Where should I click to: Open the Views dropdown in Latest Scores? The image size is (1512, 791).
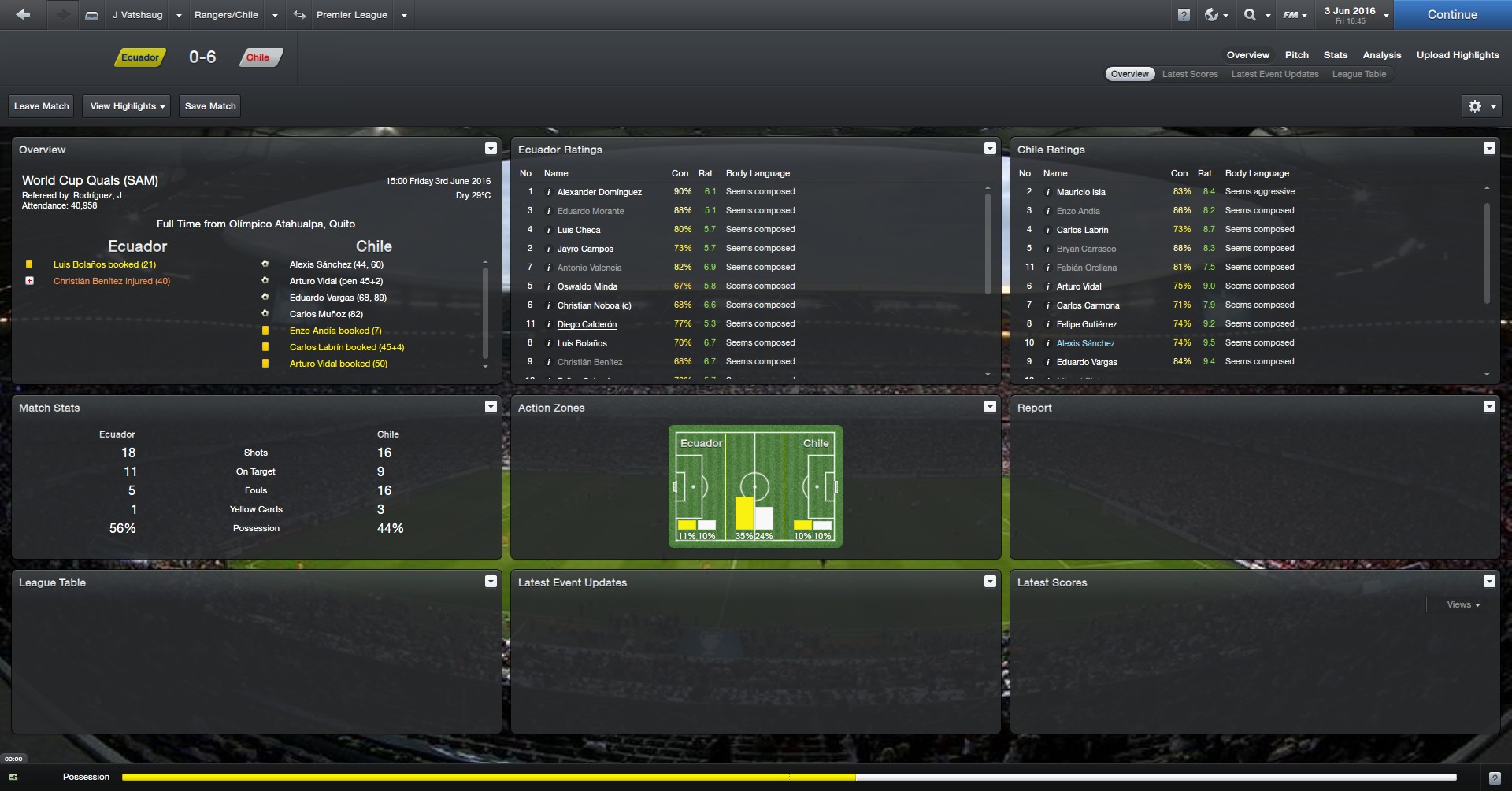pos(1463,604)
